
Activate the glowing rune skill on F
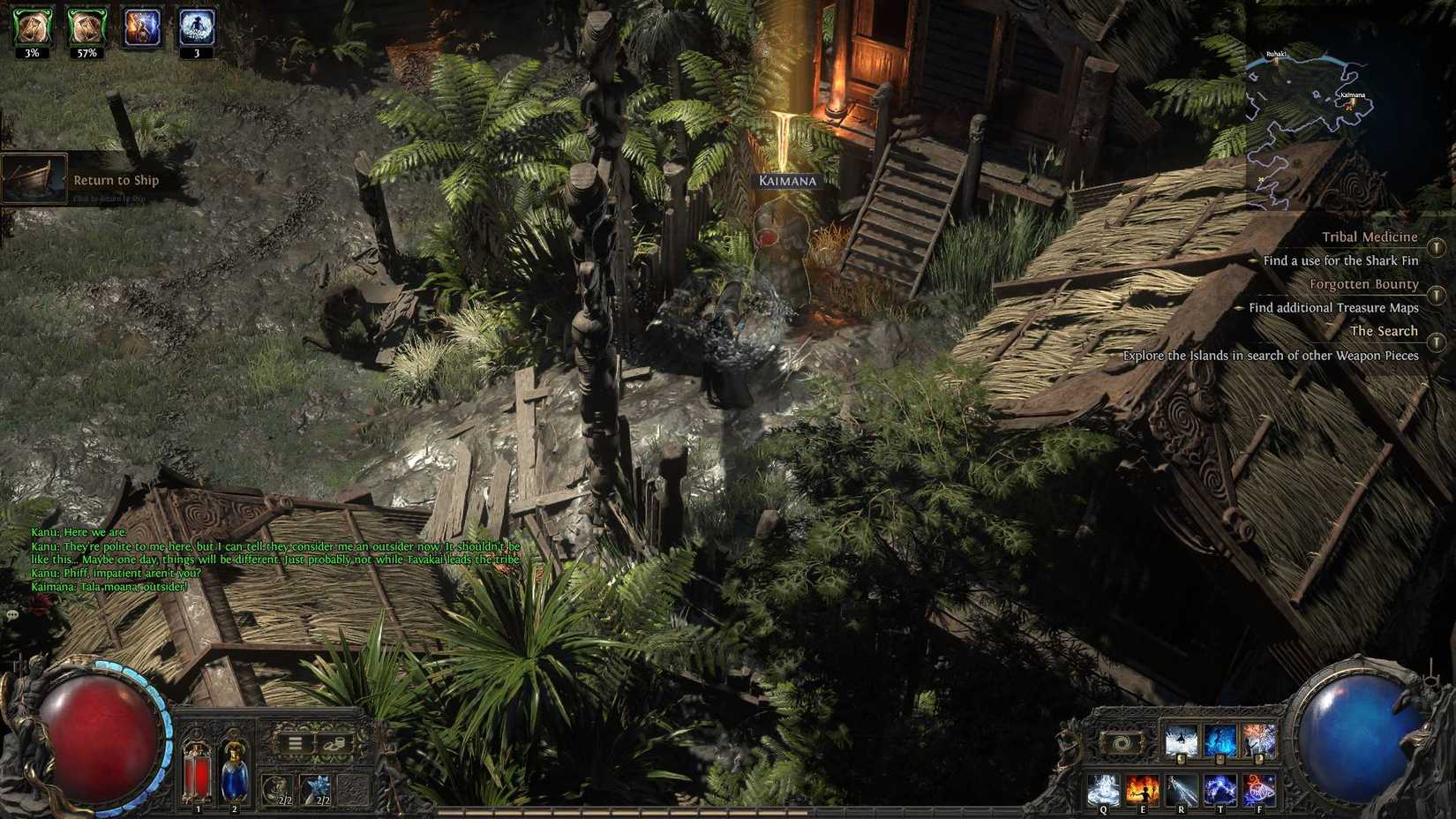point(1258,788)
